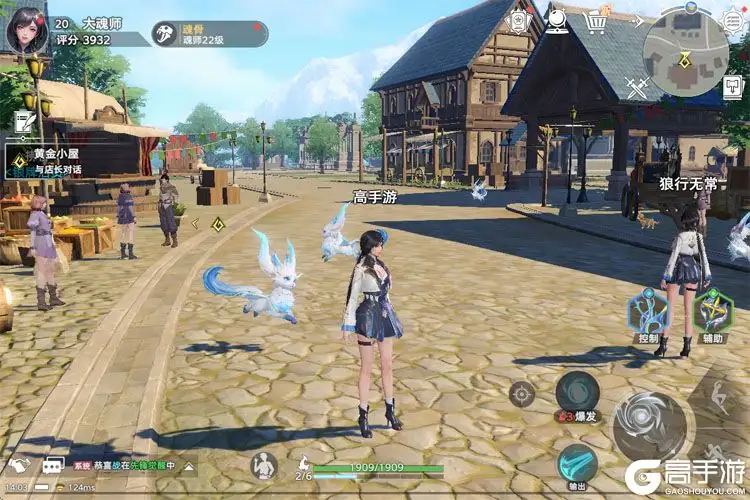Select the 黄金小屋 quest tracker entry

click(70, 159)
